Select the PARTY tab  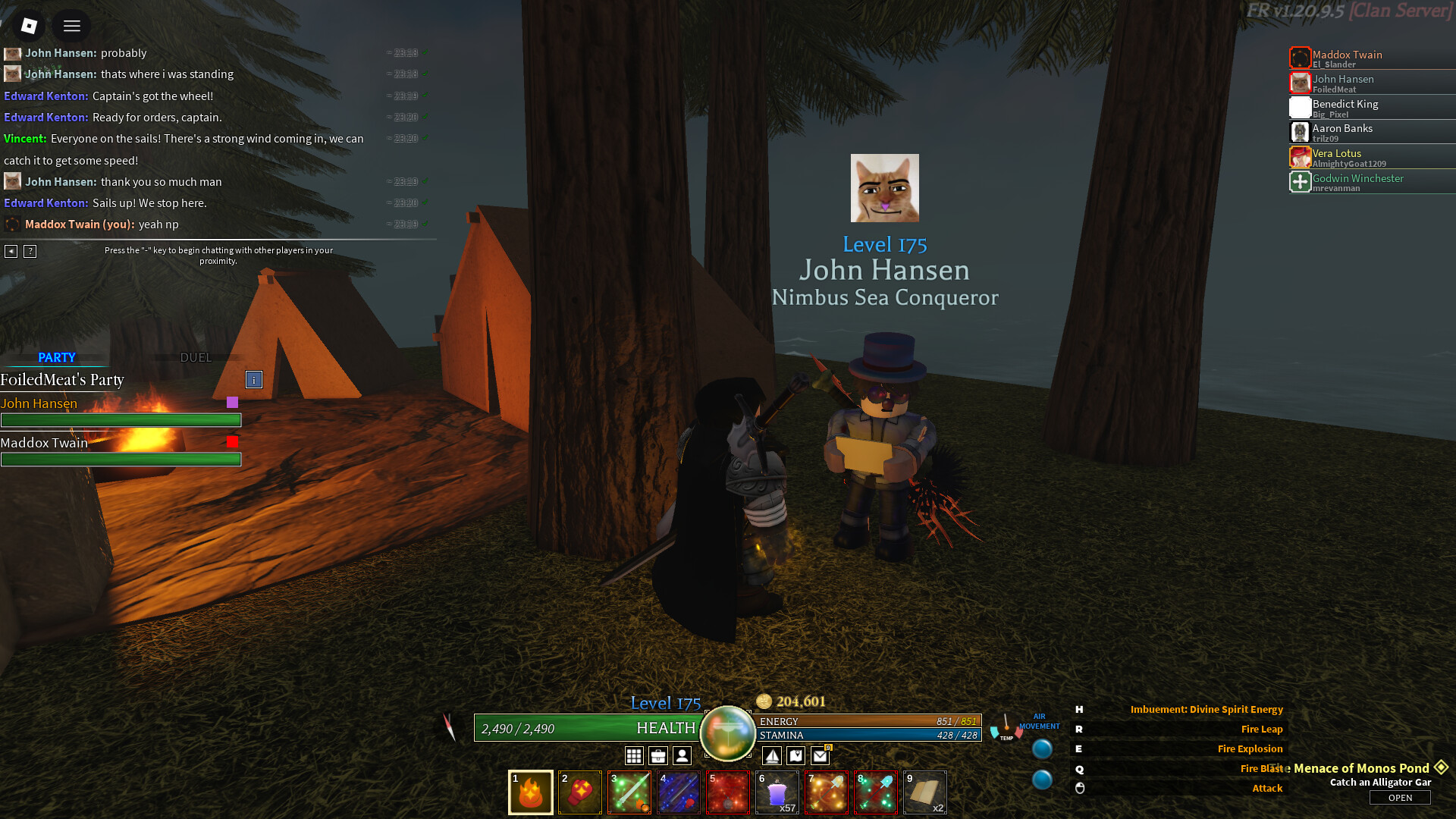(x=57, y=357)
